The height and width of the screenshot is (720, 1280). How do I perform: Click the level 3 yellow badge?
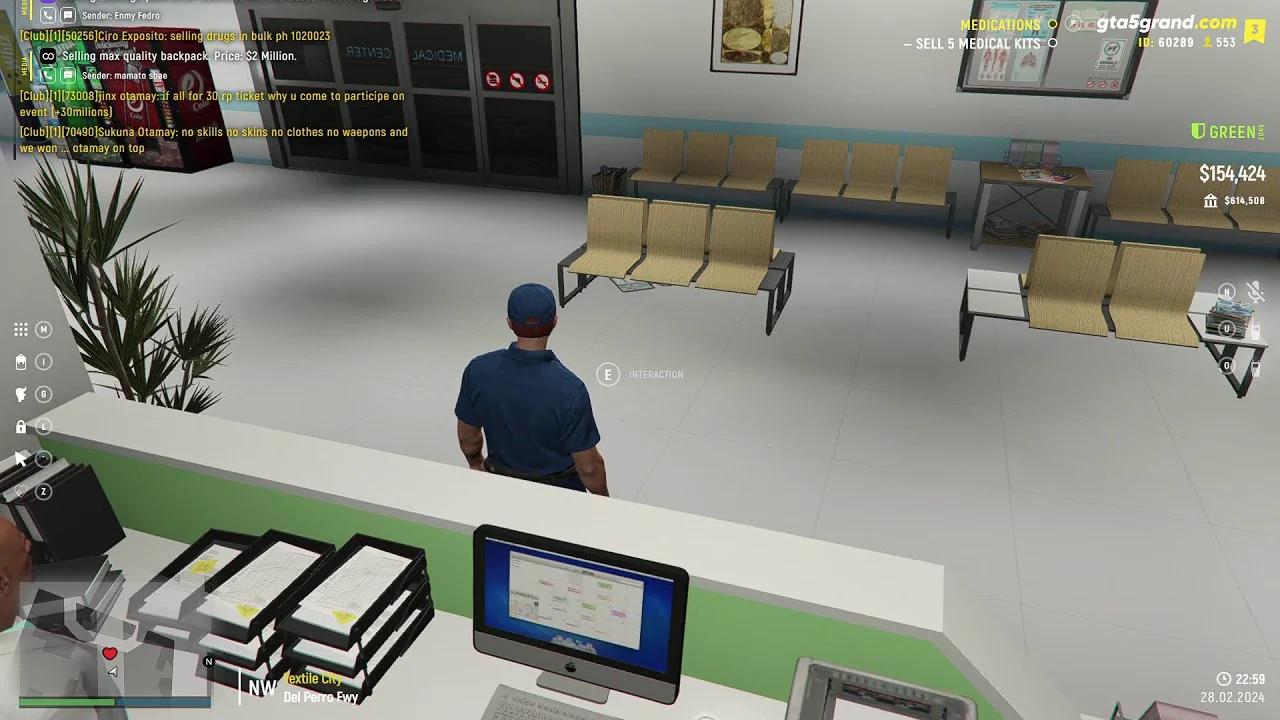pos(1255,31)
